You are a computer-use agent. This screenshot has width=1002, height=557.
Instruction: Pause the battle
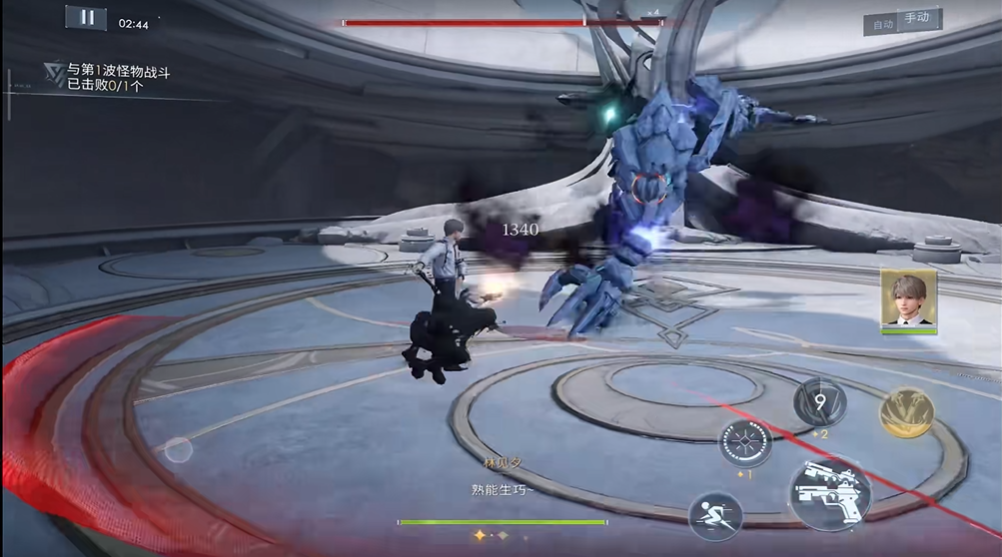click(x=86, y=18)
